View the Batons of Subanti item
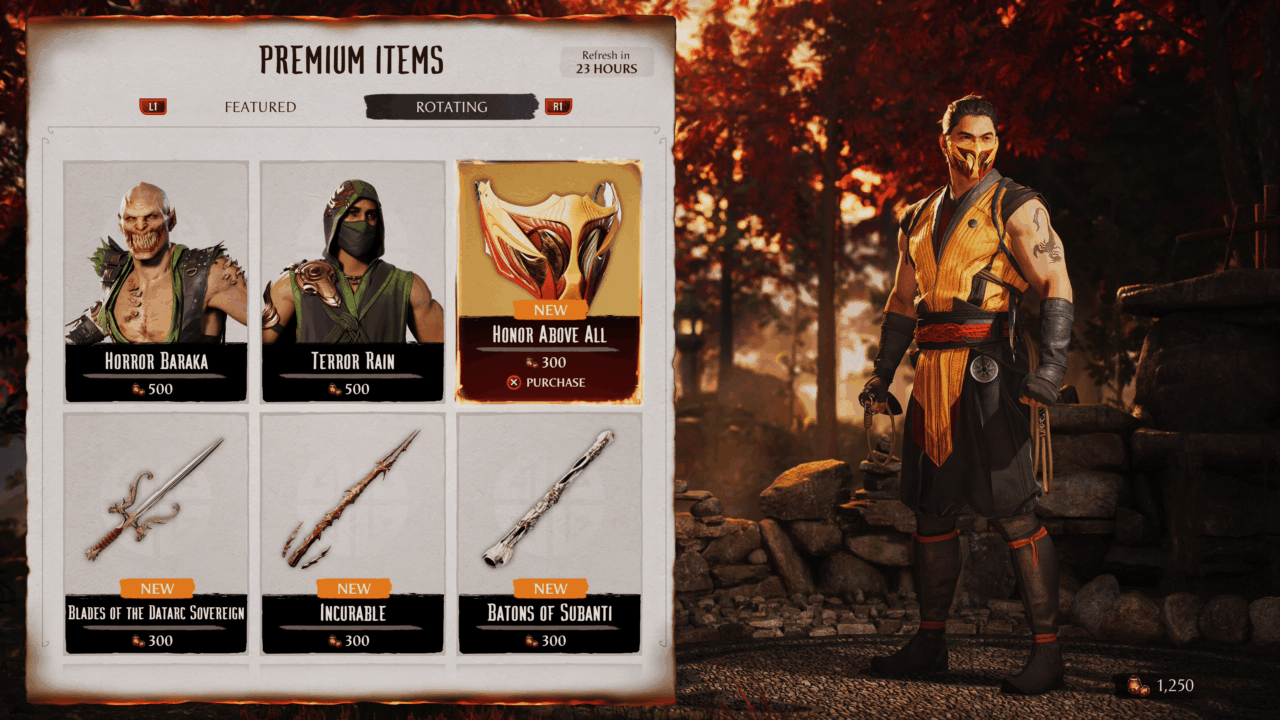Image resolution: width=1280 pixels, height=720 pixels. pyautogui.click(x=549, y=533)
